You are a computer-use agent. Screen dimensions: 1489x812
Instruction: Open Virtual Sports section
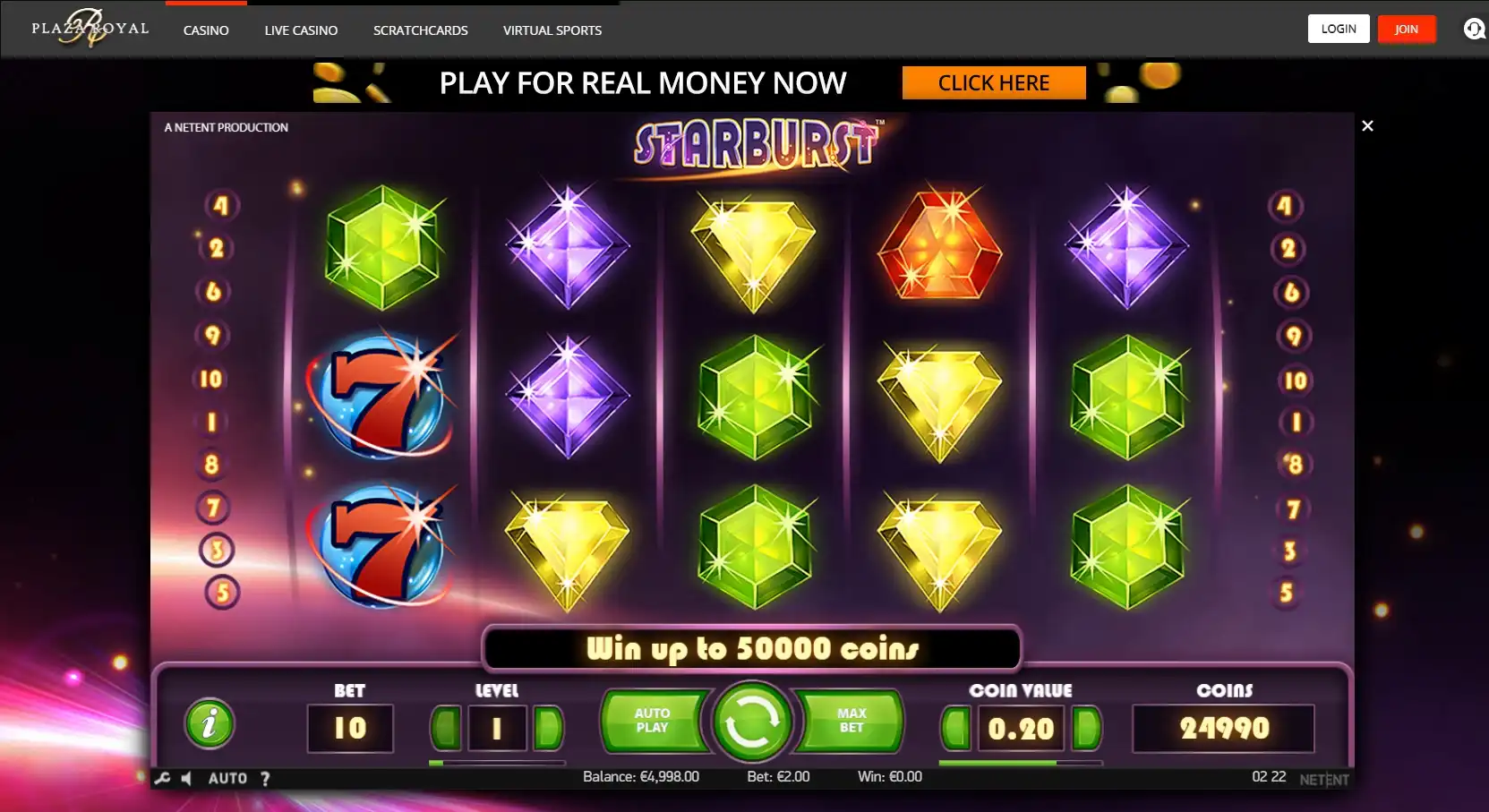click(552, 30)
